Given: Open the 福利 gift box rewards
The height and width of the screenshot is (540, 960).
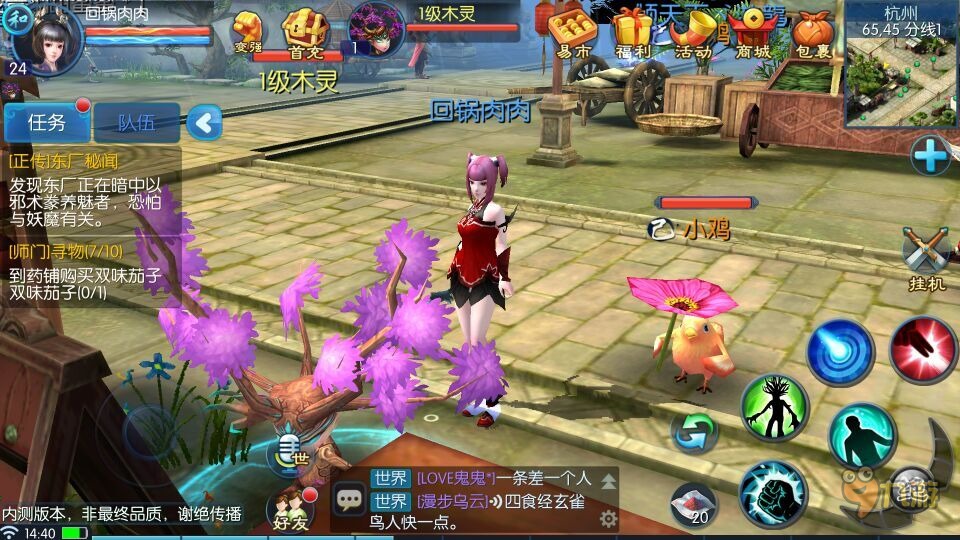Looking at the screenshot, I should click(x=633, y=33).
